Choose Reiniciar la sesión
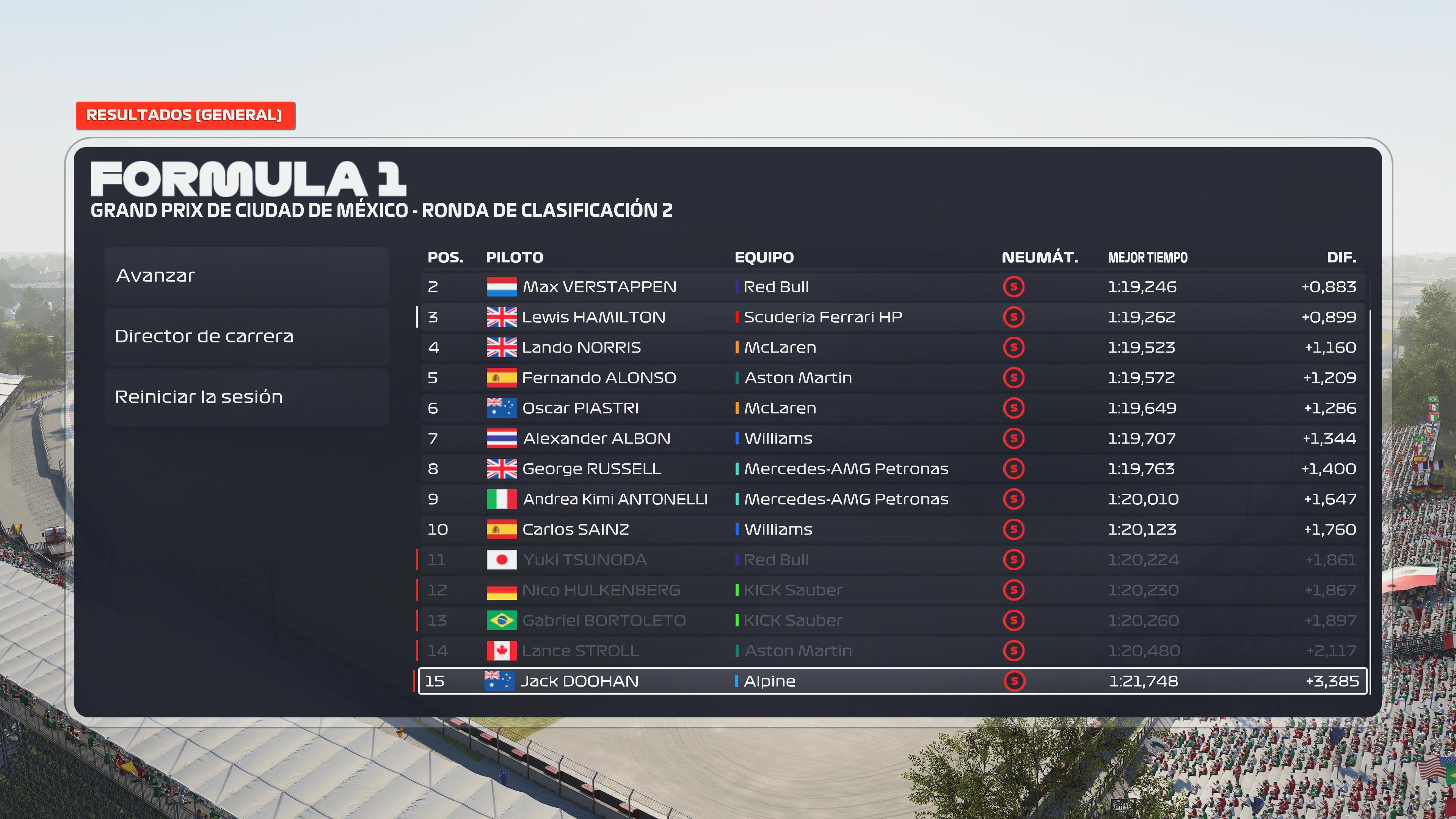1456x819 pixels. coord(246,397)
